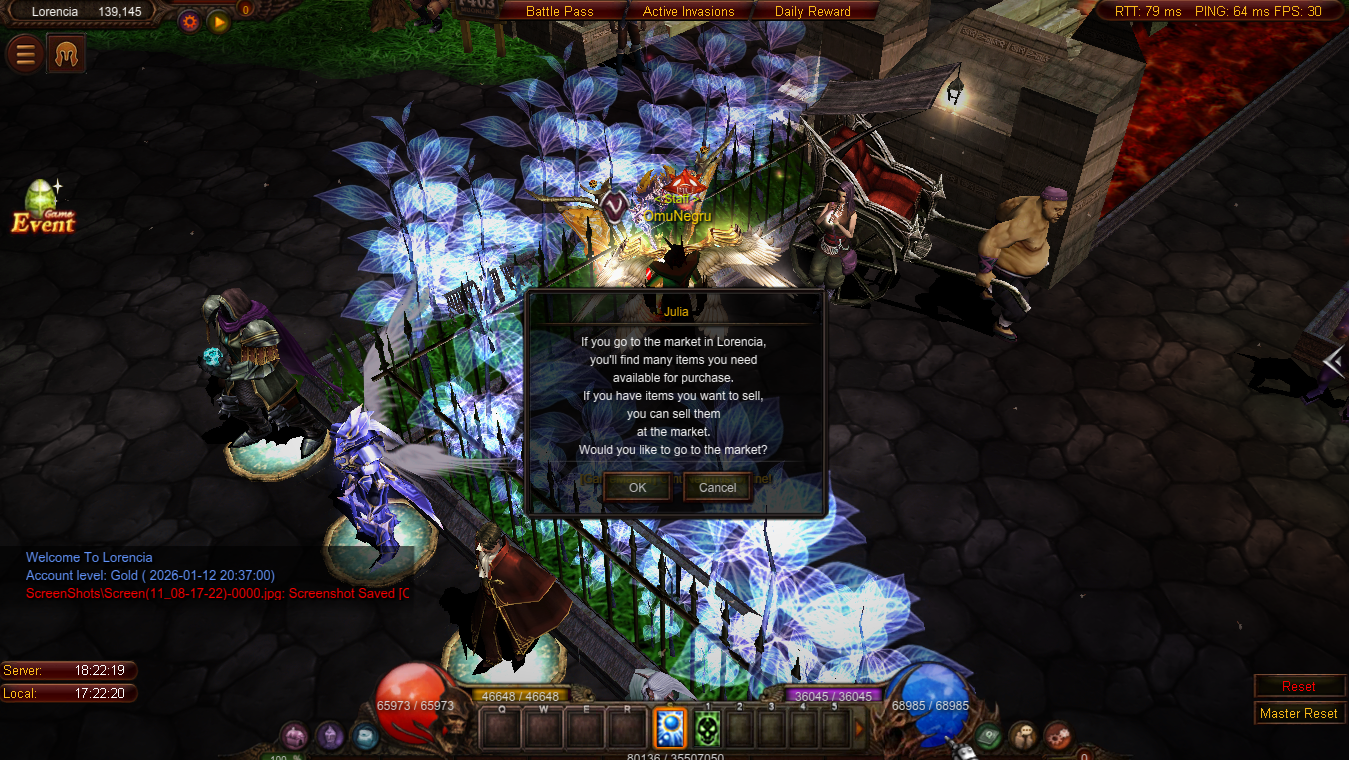
Task: Open the purple armor icon near health orb
Action: tap(330, 736)
